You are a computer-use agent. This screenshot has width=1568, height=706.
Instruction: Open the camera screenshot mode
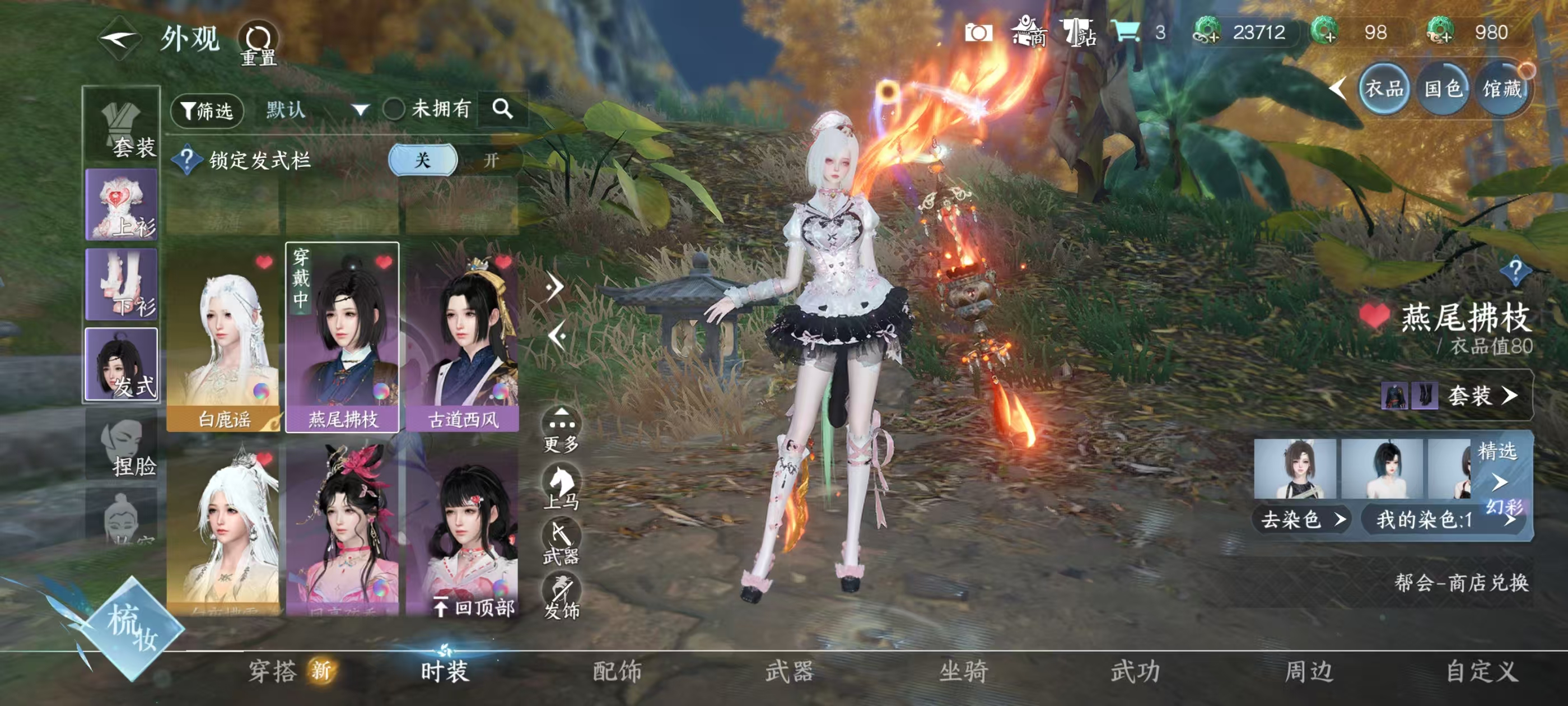pos(978,33)
